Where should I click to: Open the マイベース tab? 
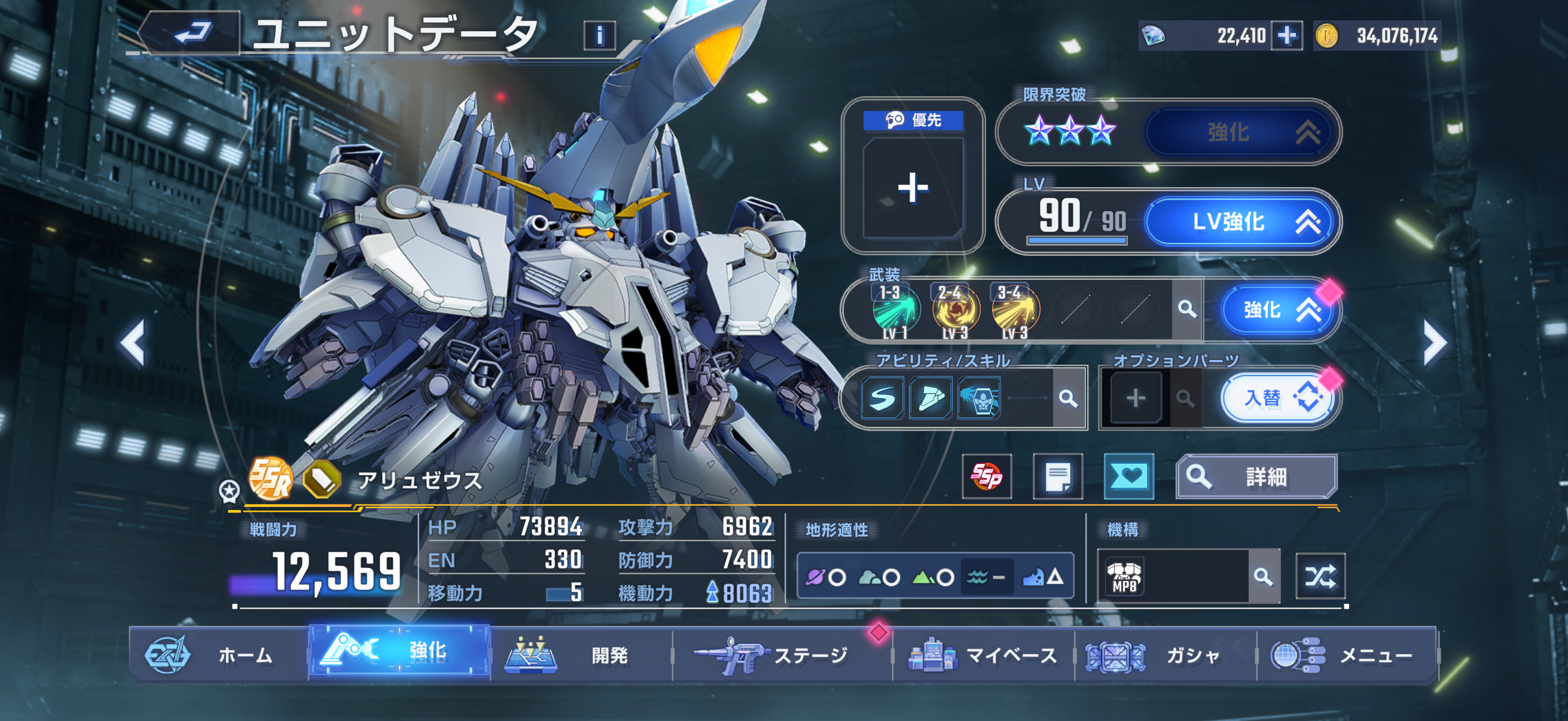pyautogui.click(x=983, y=655)
